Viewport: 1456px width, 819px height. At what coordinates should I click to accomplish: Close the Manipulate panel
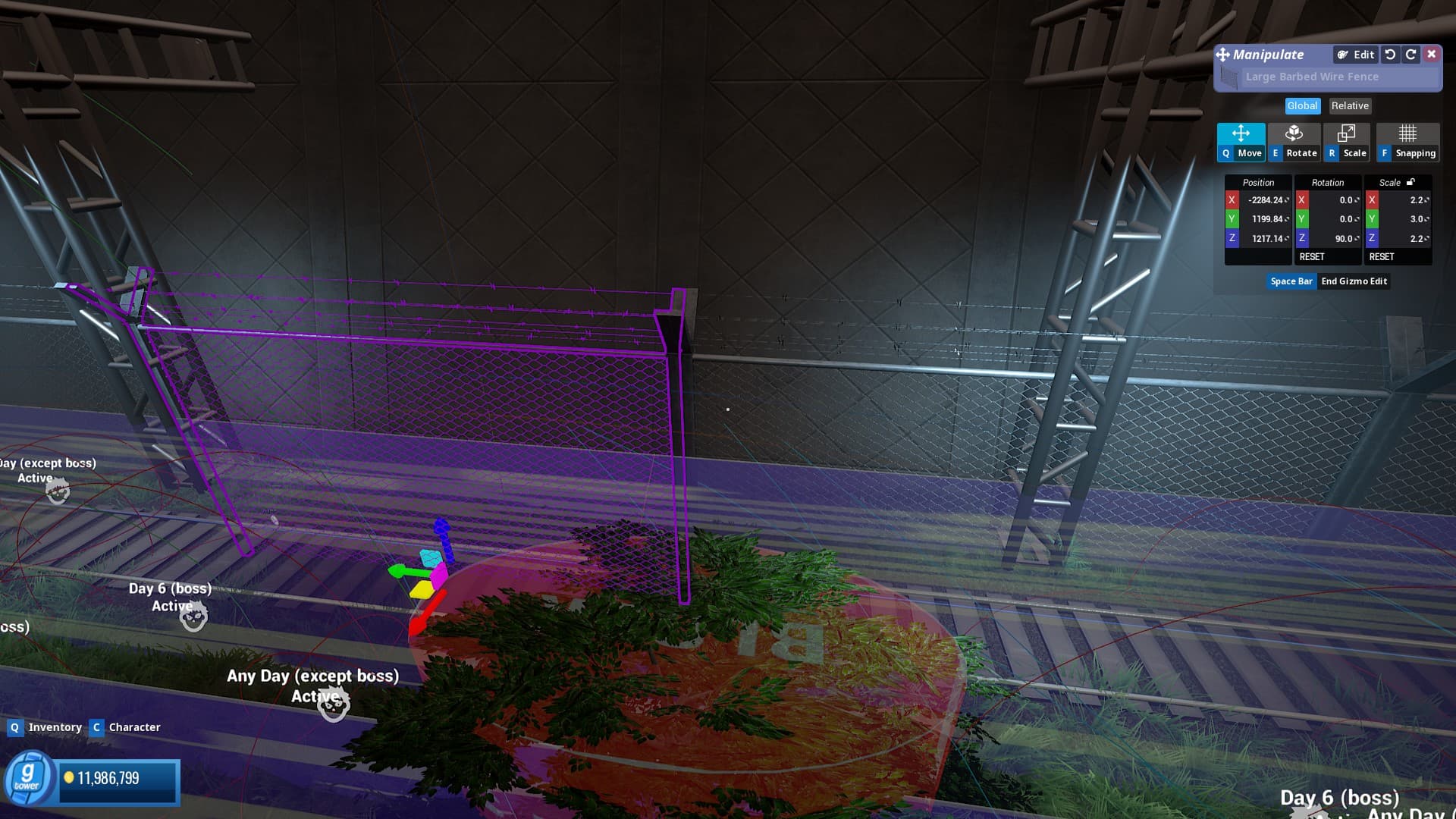(x=1431, y=54)
